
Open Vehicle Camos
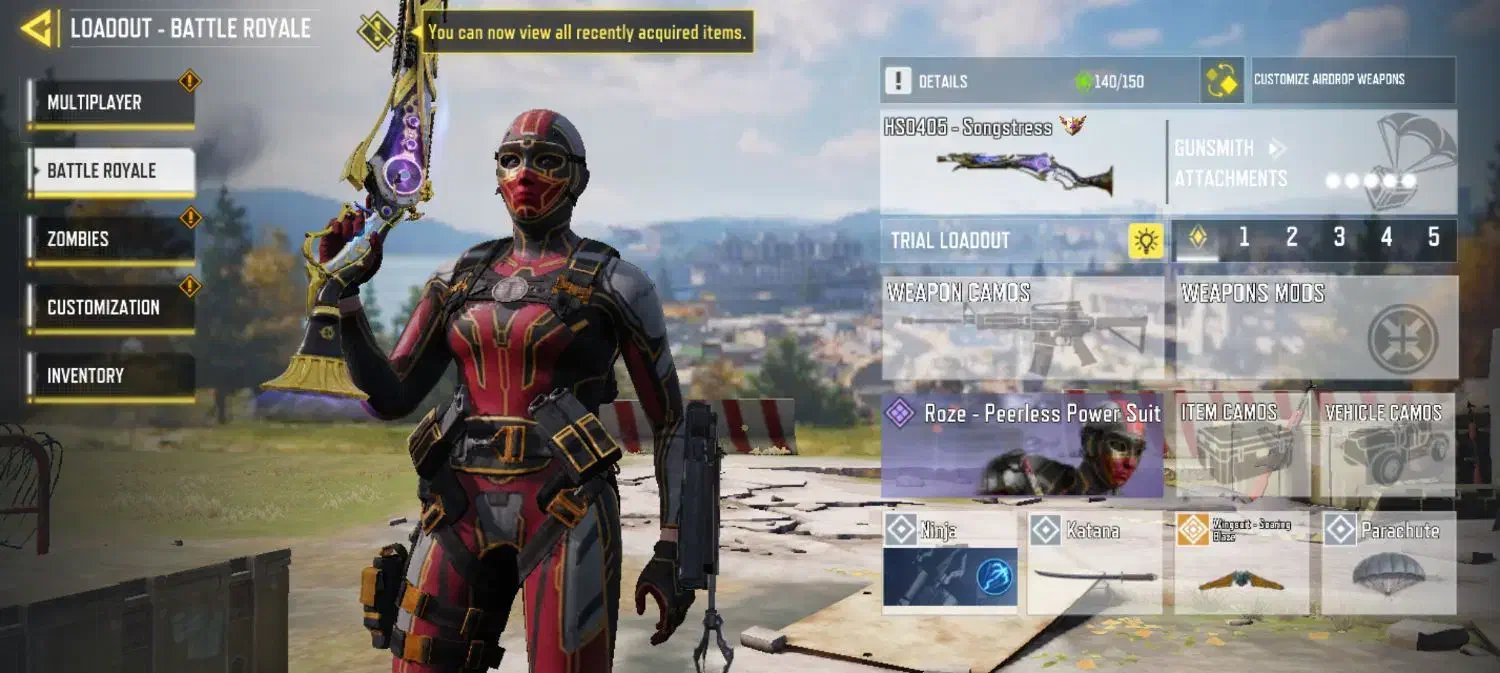click(x=1387, y=446)
